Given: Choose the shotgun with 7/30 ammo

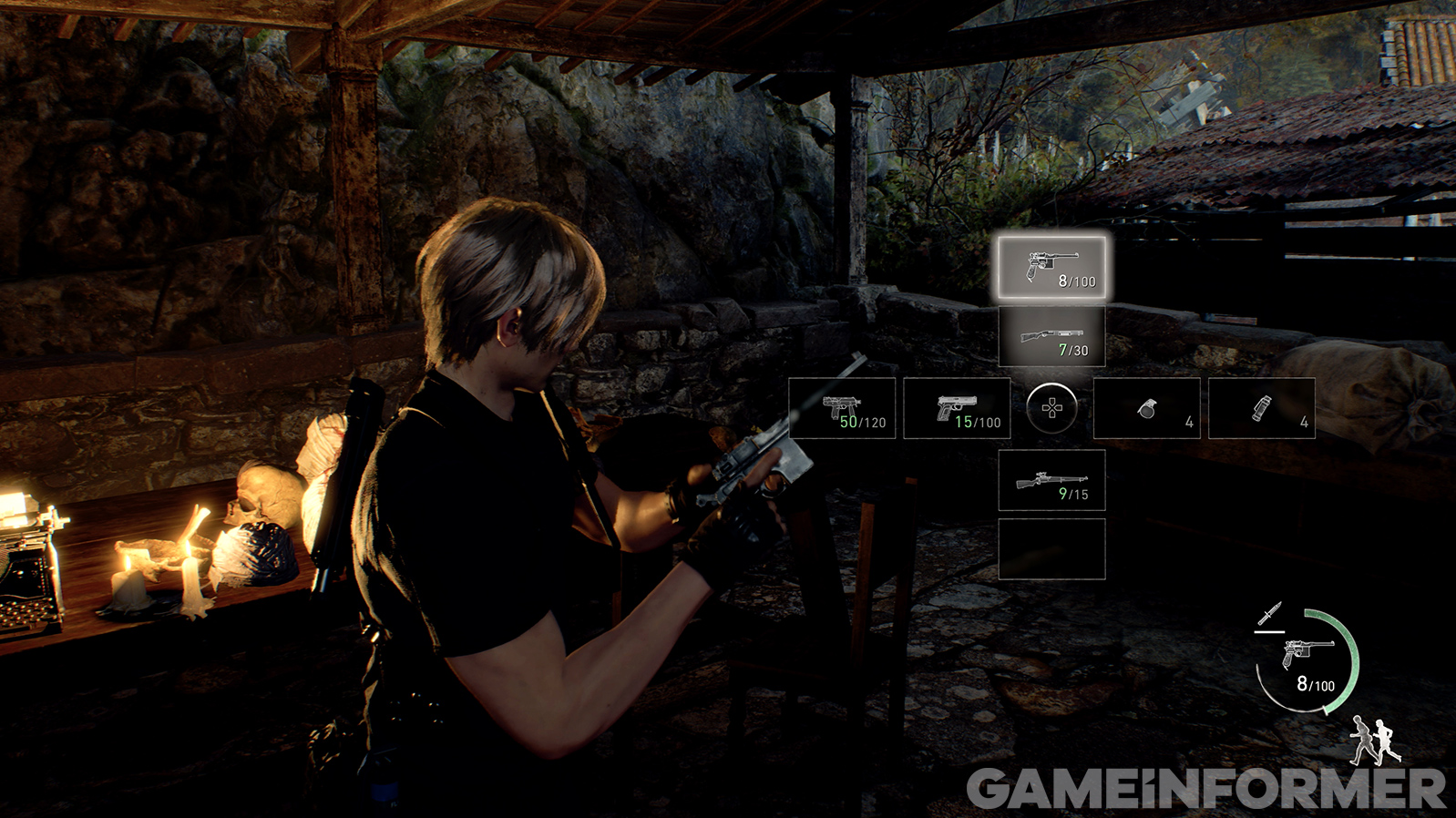Looking at the screenshot, I should tap(1051, 337).
